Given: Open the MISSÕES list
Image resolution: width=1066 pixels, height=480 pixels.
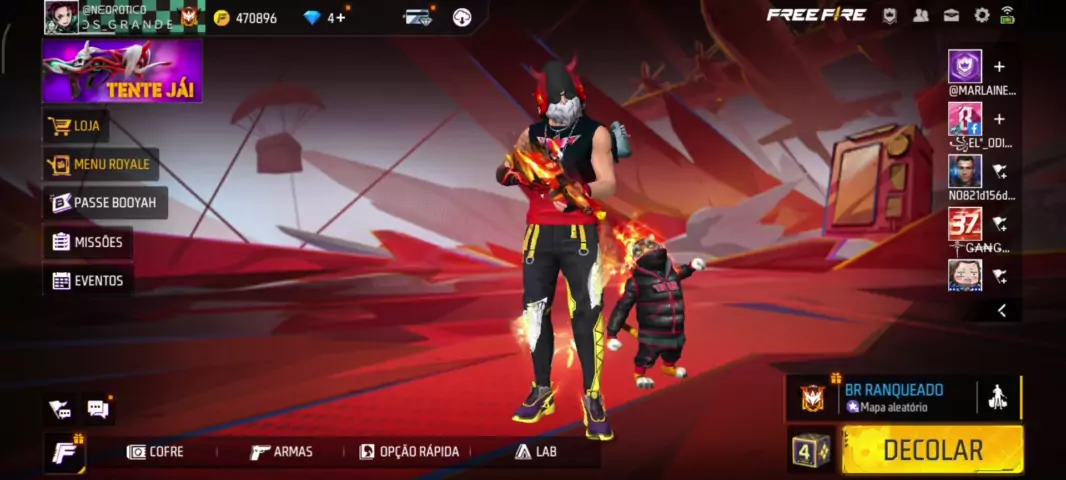Looking at the screenshot, I should 88,242.
